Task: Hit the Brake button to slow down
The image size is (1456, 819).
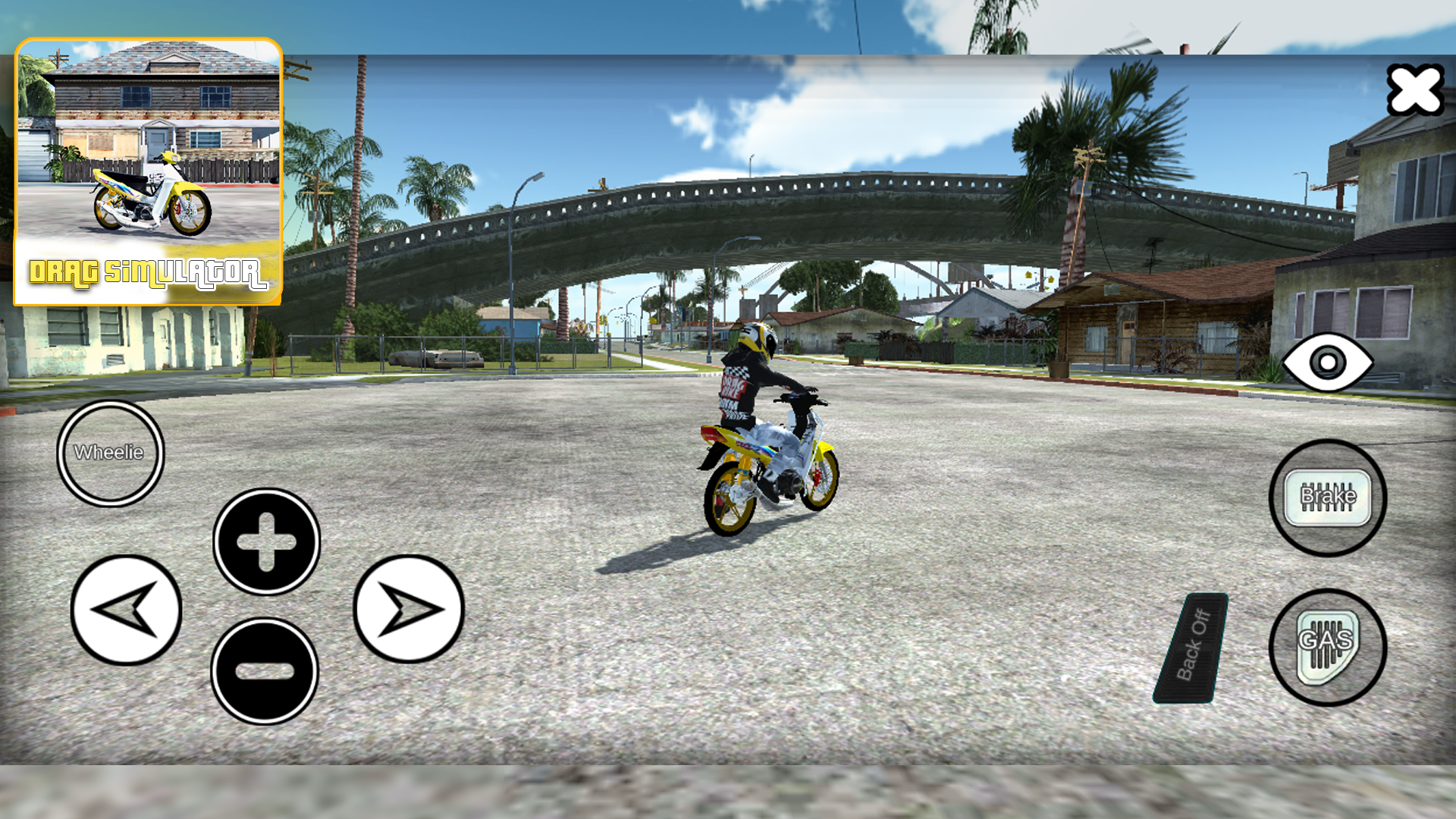Action: pos(1328,497)
